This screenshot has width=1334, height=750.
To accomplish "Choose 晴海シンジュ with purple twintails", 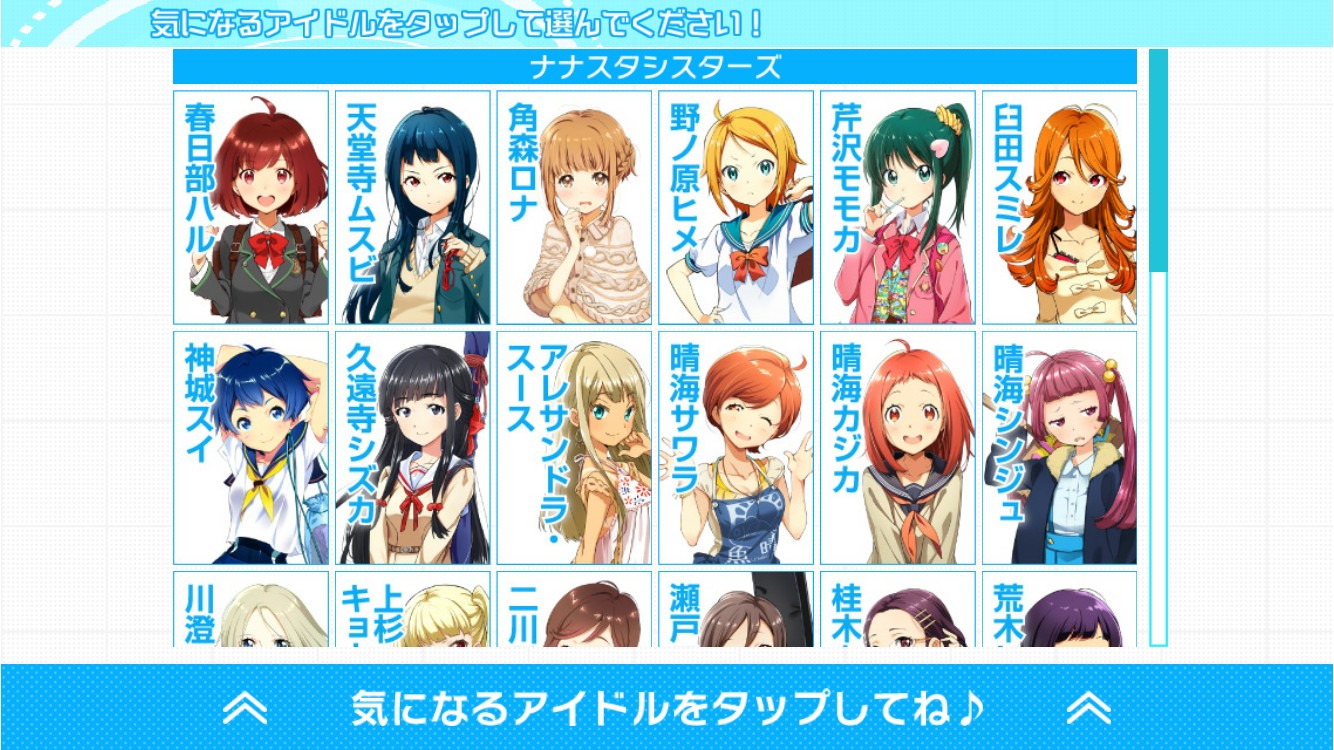I will [x=1060, y=448].
